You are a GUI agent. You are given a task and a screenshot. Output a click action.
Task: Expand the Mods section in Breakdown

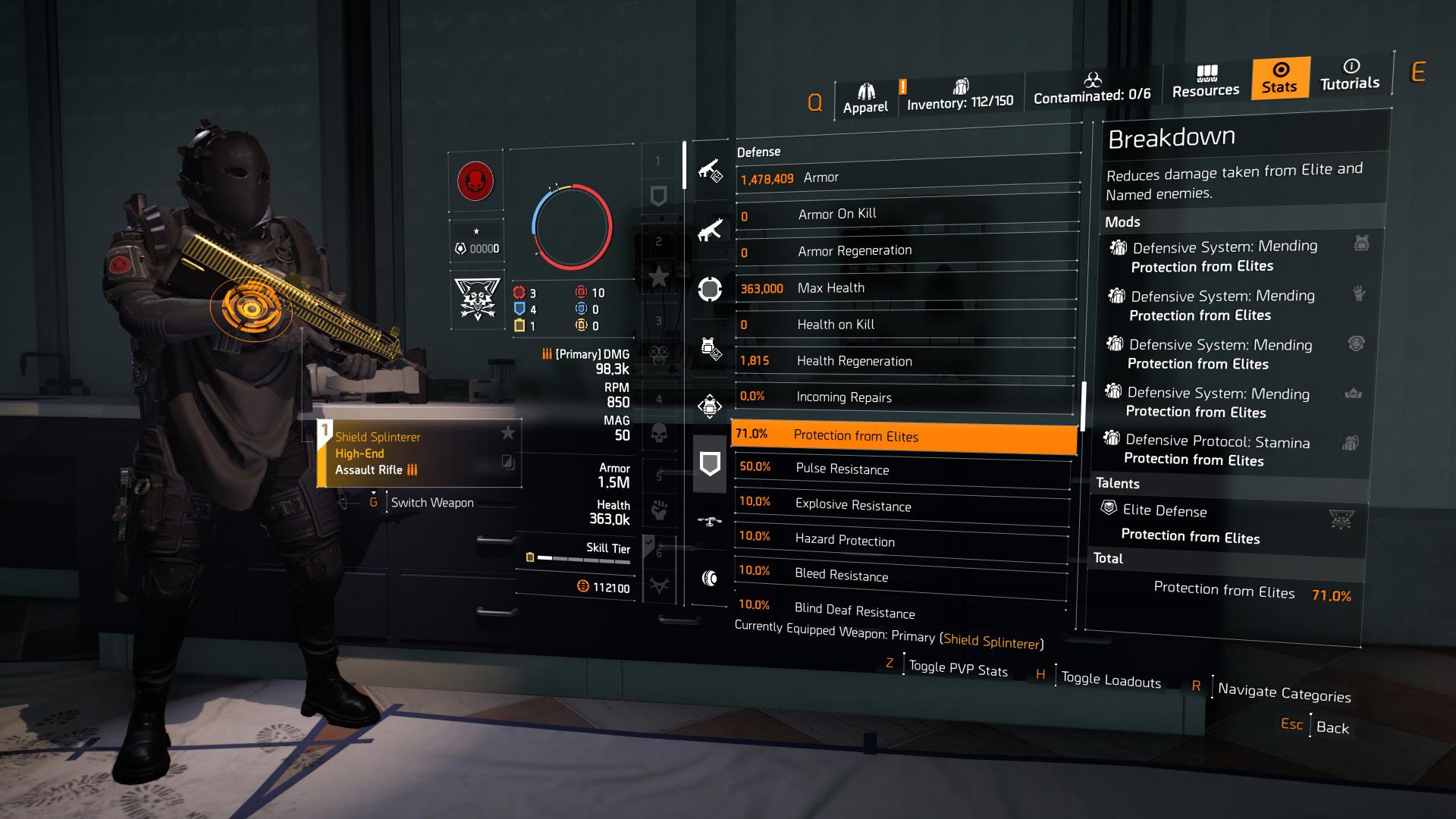[x=1124, y=221]
